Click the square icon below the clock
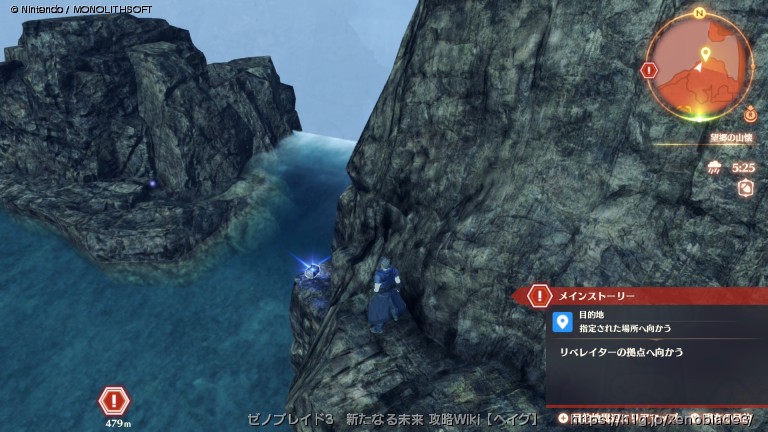This screenshot has height=432, width=768. point(744,188)
